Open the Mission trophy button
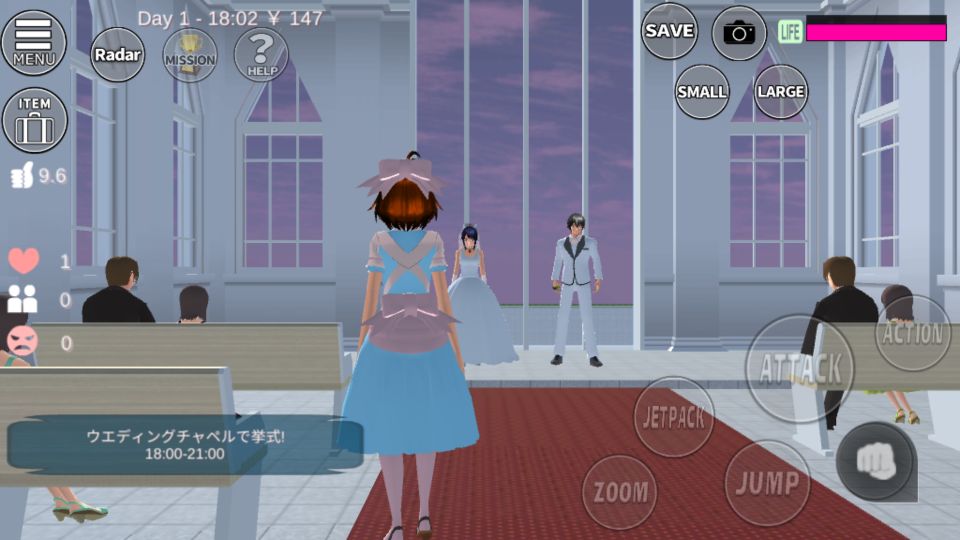 [190, 55]
